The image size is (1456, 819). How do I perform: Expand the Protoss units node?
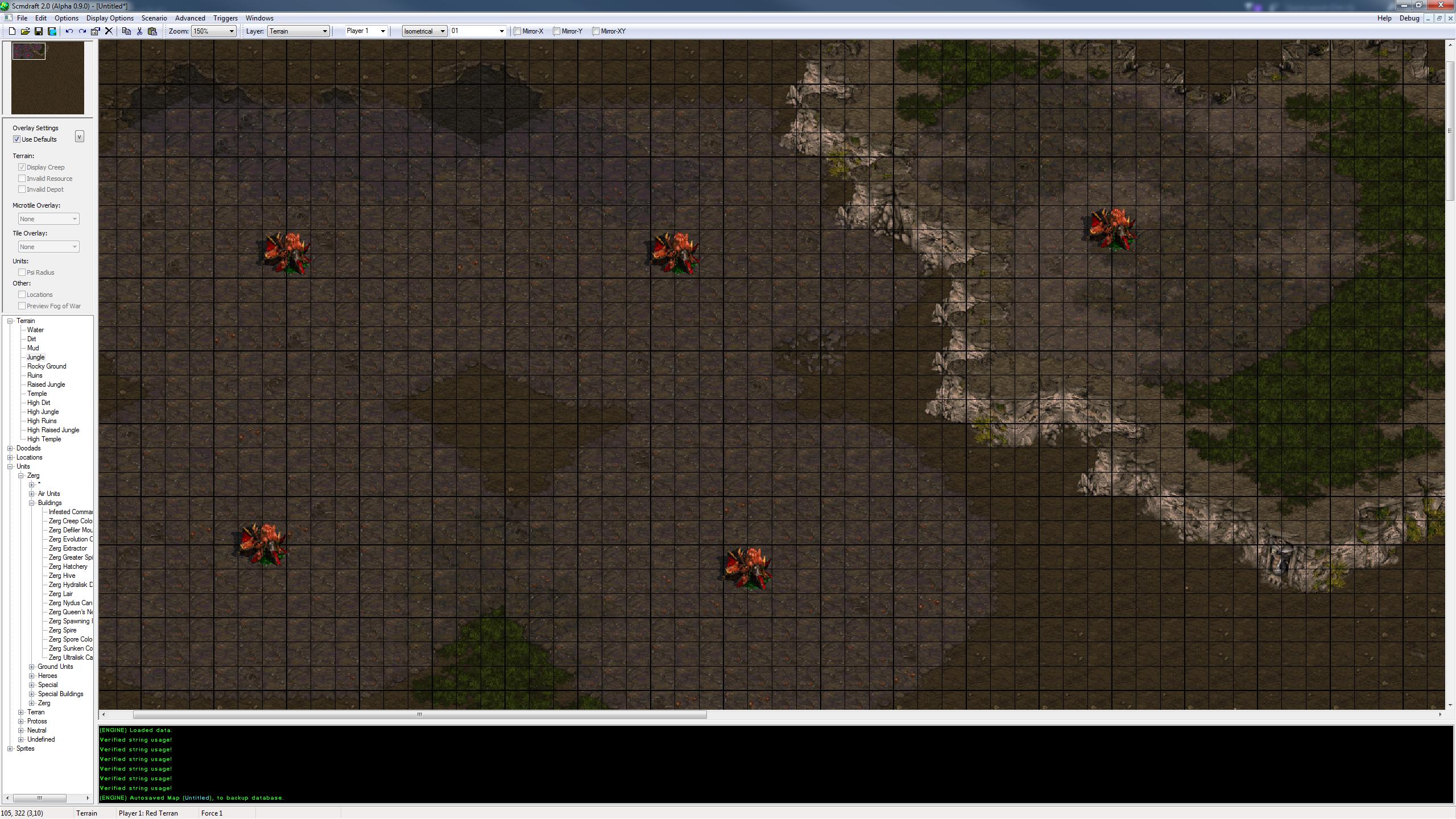[21, 721]
